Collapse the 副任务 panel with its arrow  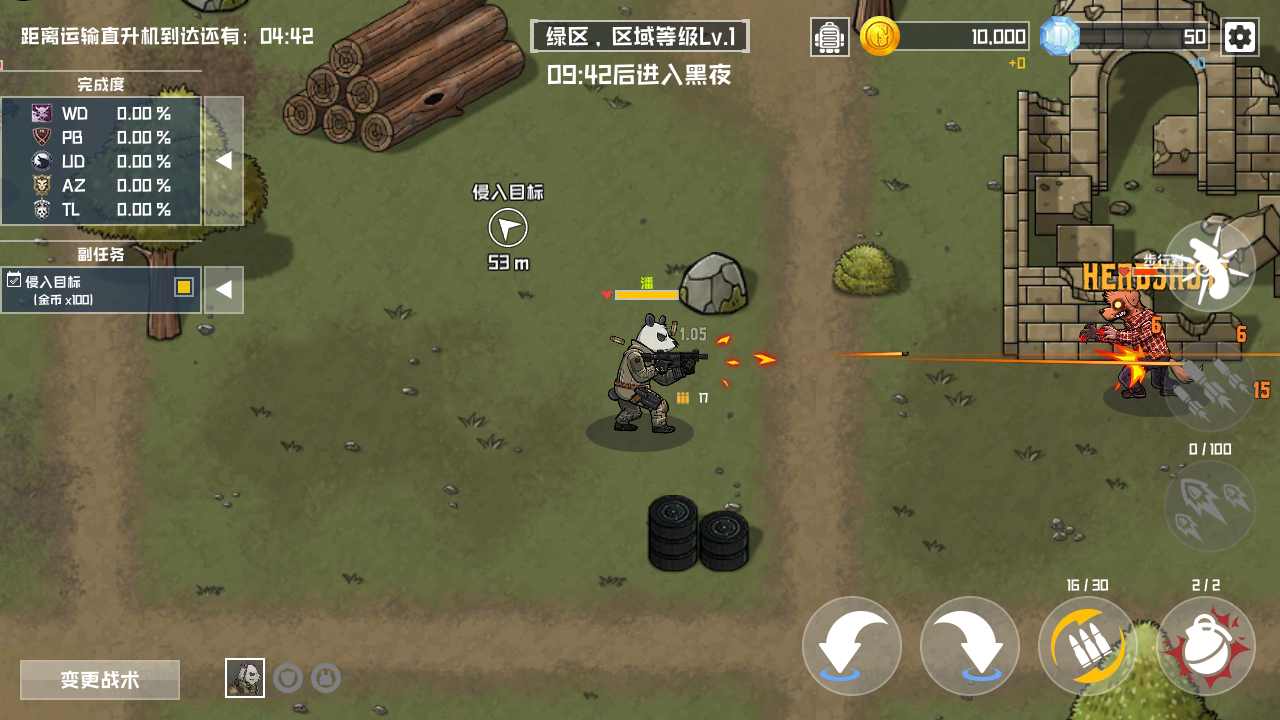224,289
